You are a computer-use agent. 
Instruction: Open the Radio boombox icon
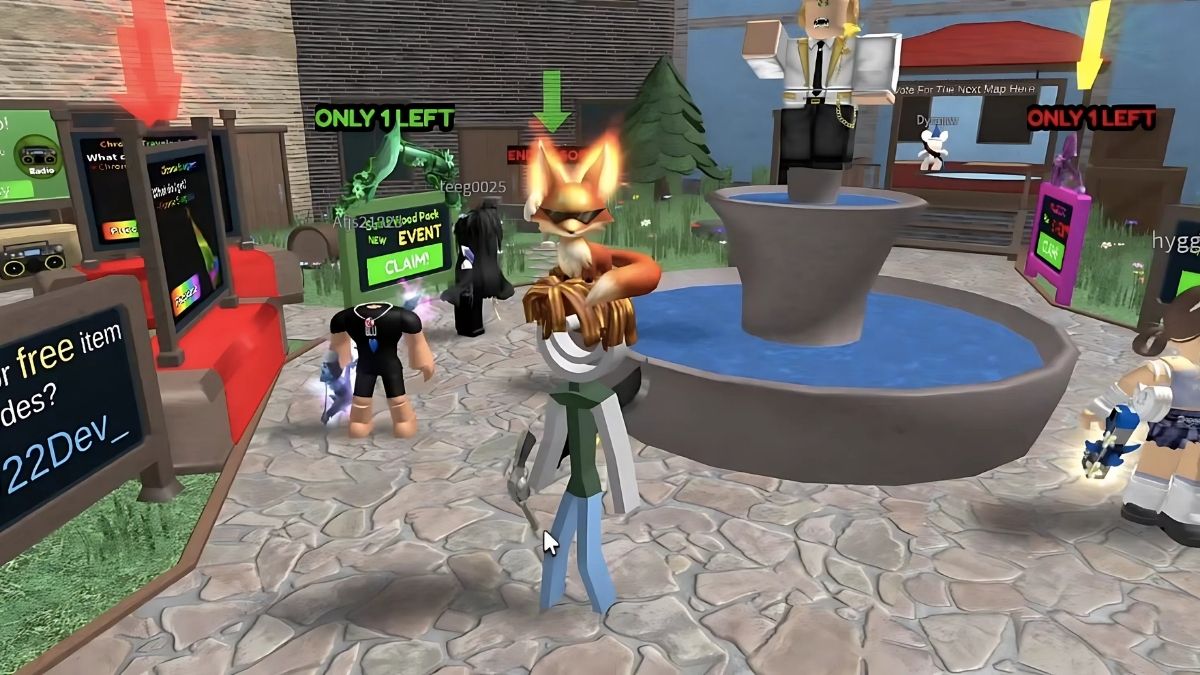33,157
